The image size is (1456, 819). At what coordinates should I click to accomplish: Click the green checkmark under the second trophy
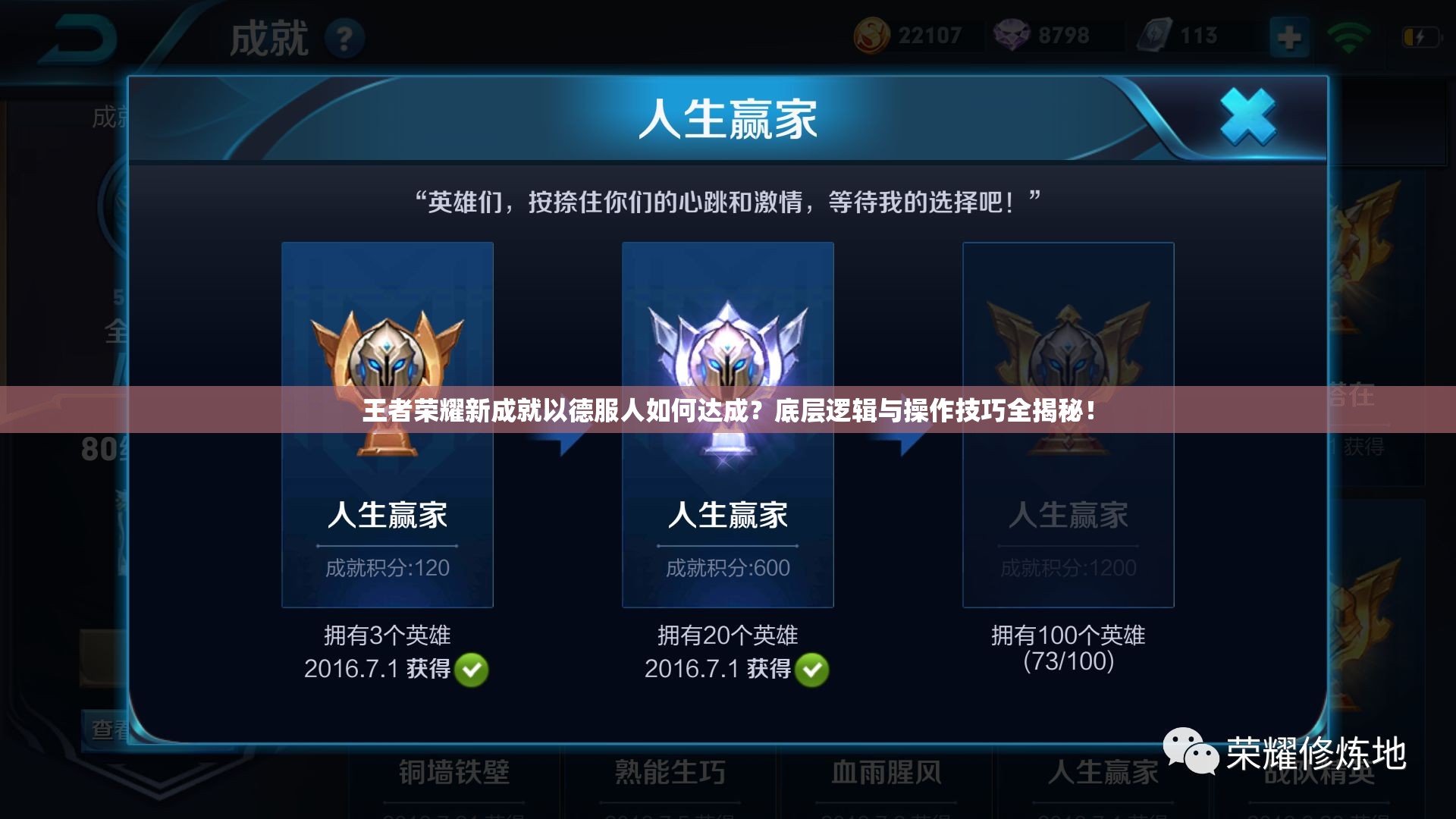tap(812, 671)
